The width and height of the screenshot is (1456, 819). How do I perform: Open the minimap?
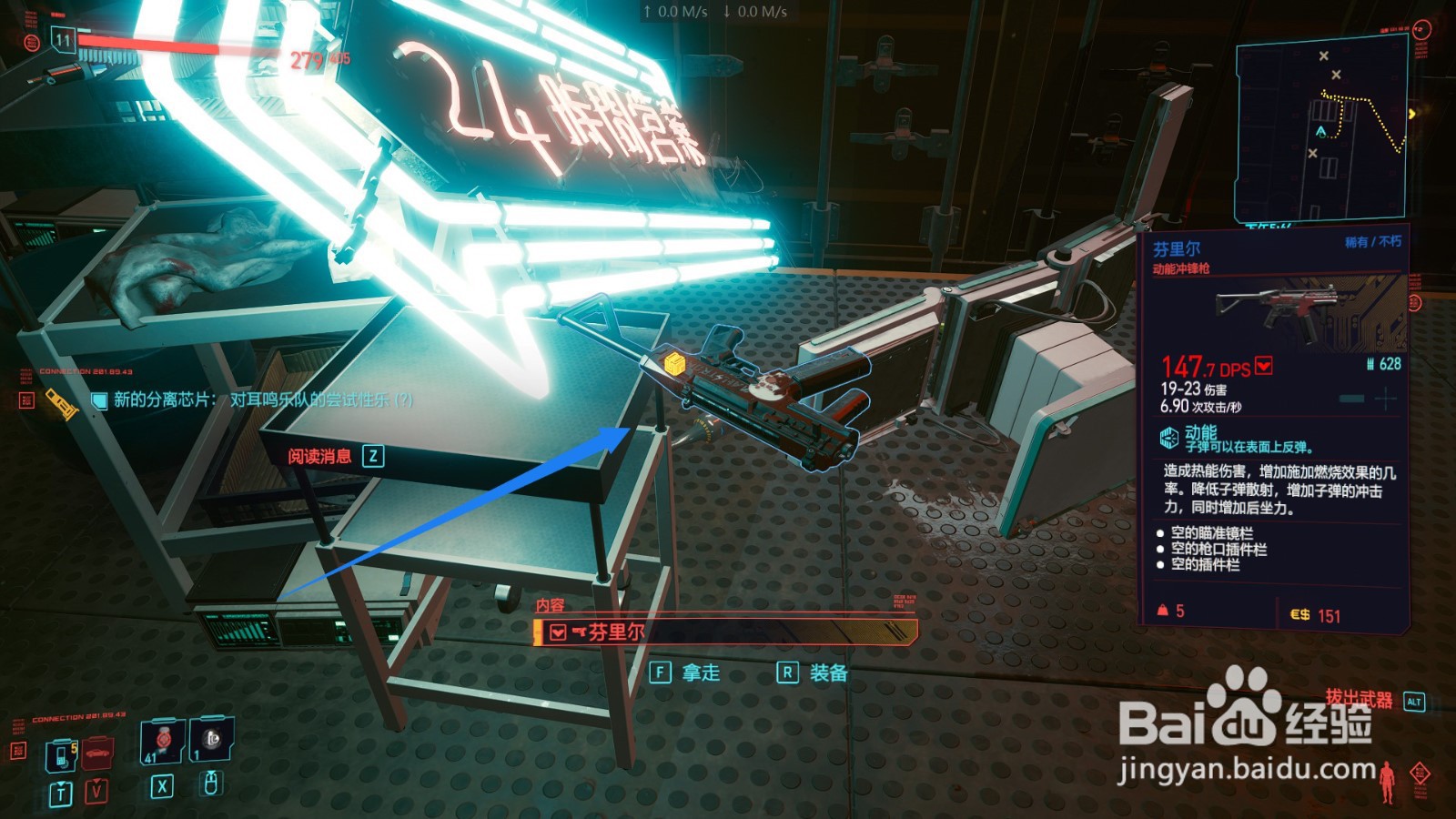pos(1321,129)
